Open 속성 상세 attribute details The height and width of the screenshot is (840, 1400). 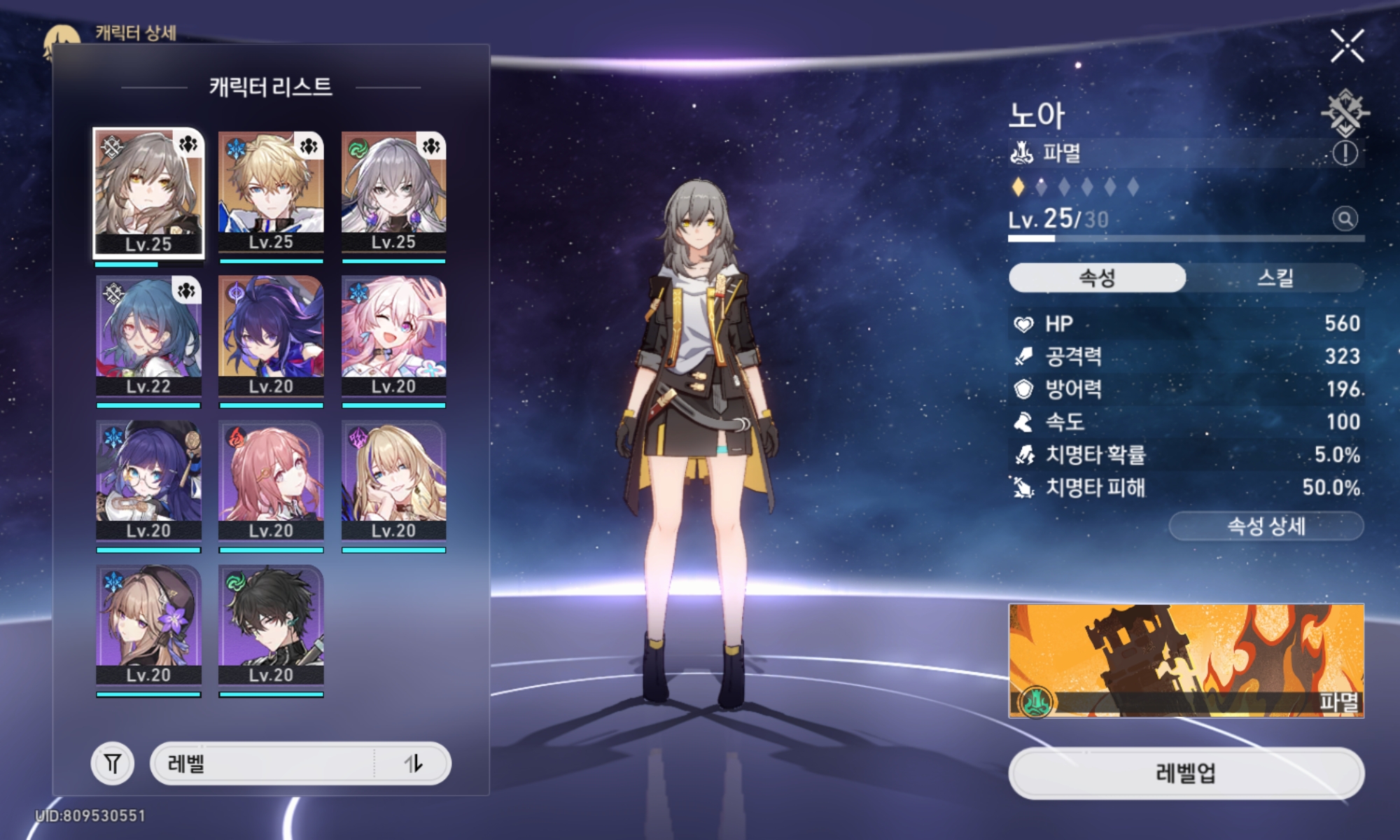[1266, 526]
